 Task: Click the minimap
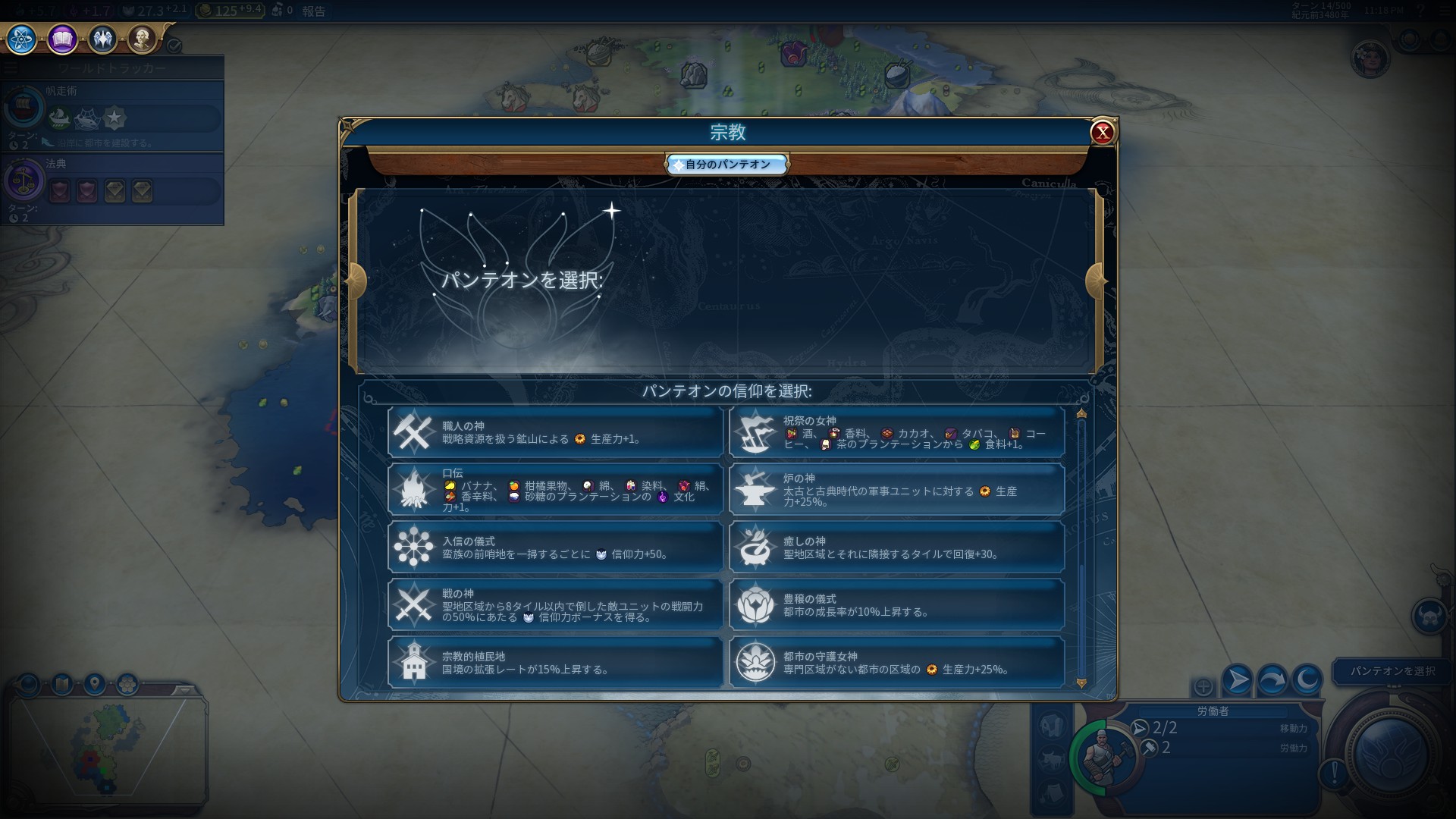108,747
